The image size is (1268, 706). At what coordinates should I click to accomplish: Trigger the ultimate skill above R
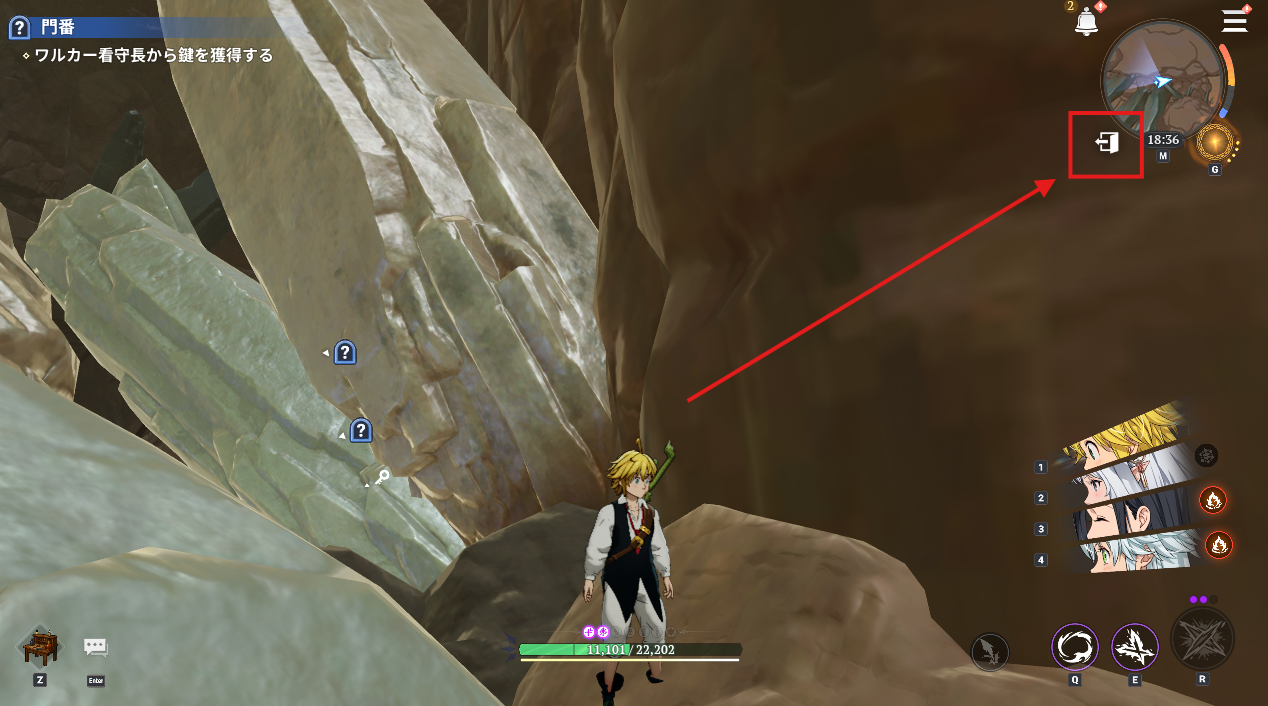coord(1202,639)
